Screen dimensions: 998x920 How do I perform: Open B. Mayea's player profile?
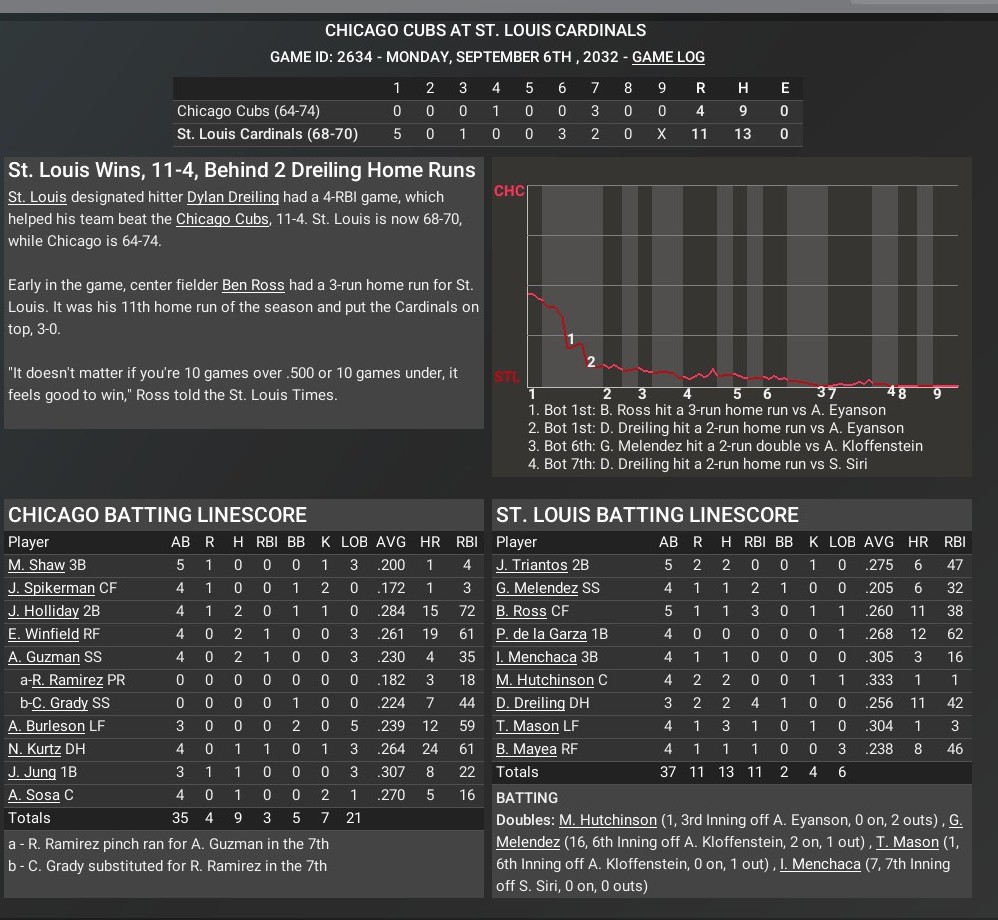pos(527,749)
